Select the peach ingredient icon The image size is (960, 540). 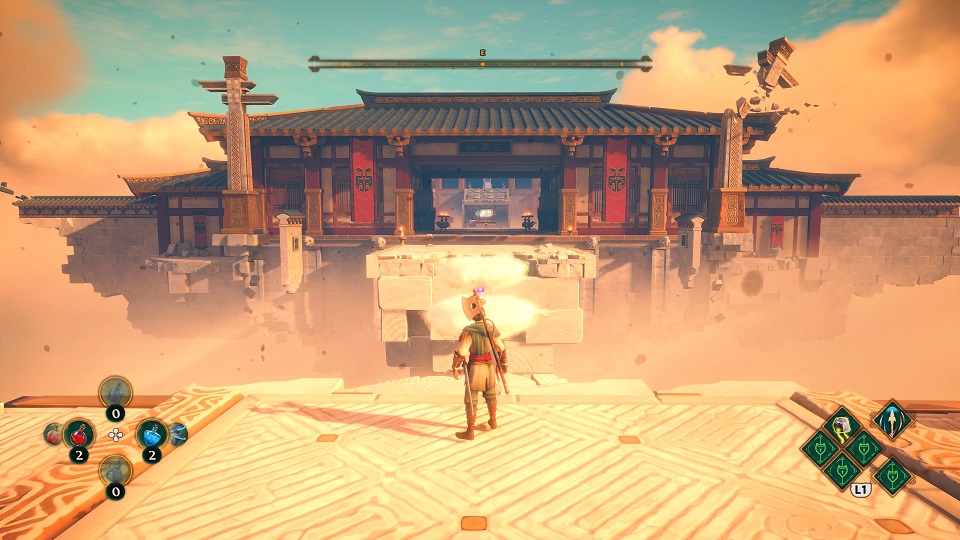[51, 434]
